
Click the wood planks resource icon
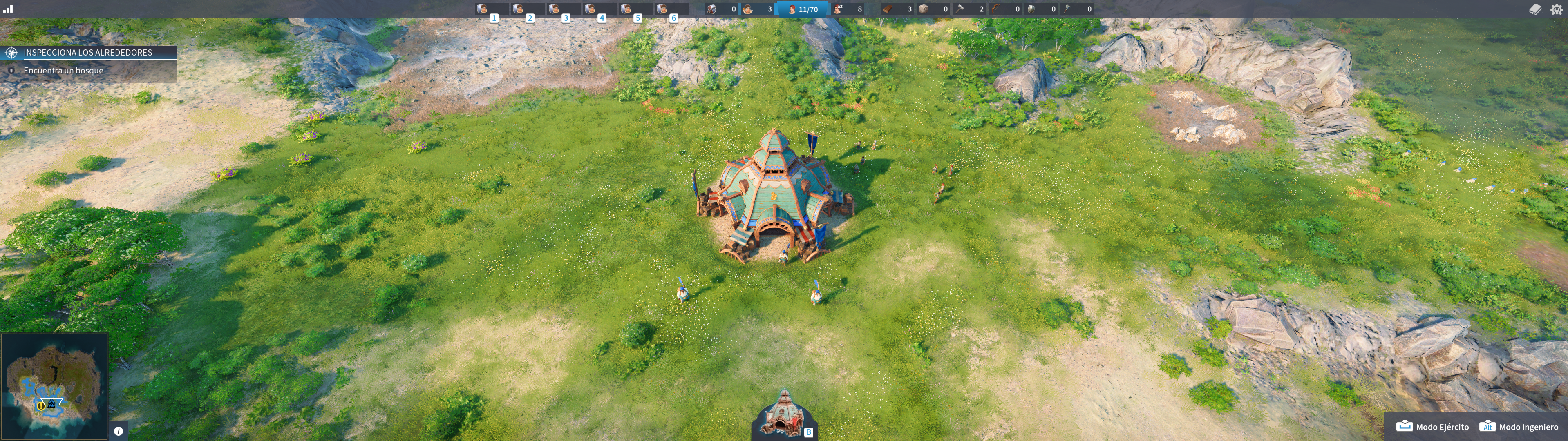click(888, 9)
